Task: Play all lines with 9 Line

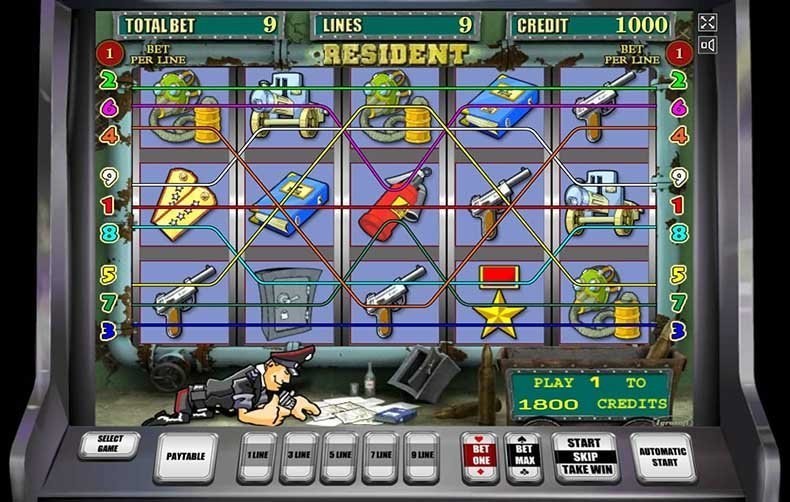Action: [422, 456]
